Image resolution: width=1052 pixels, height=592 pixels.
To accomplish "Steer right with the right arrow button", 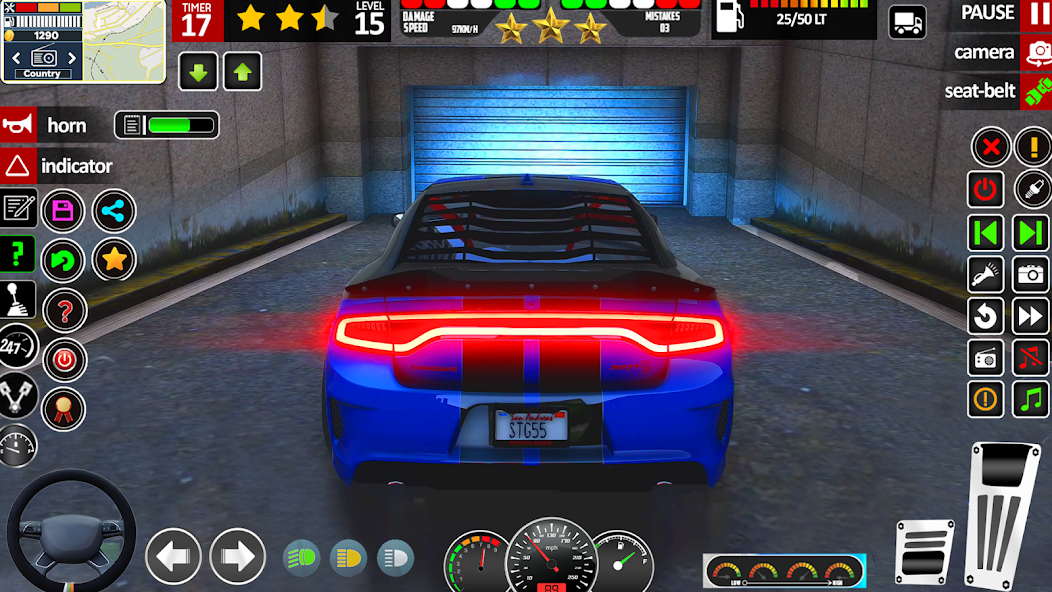I will 237,556.
